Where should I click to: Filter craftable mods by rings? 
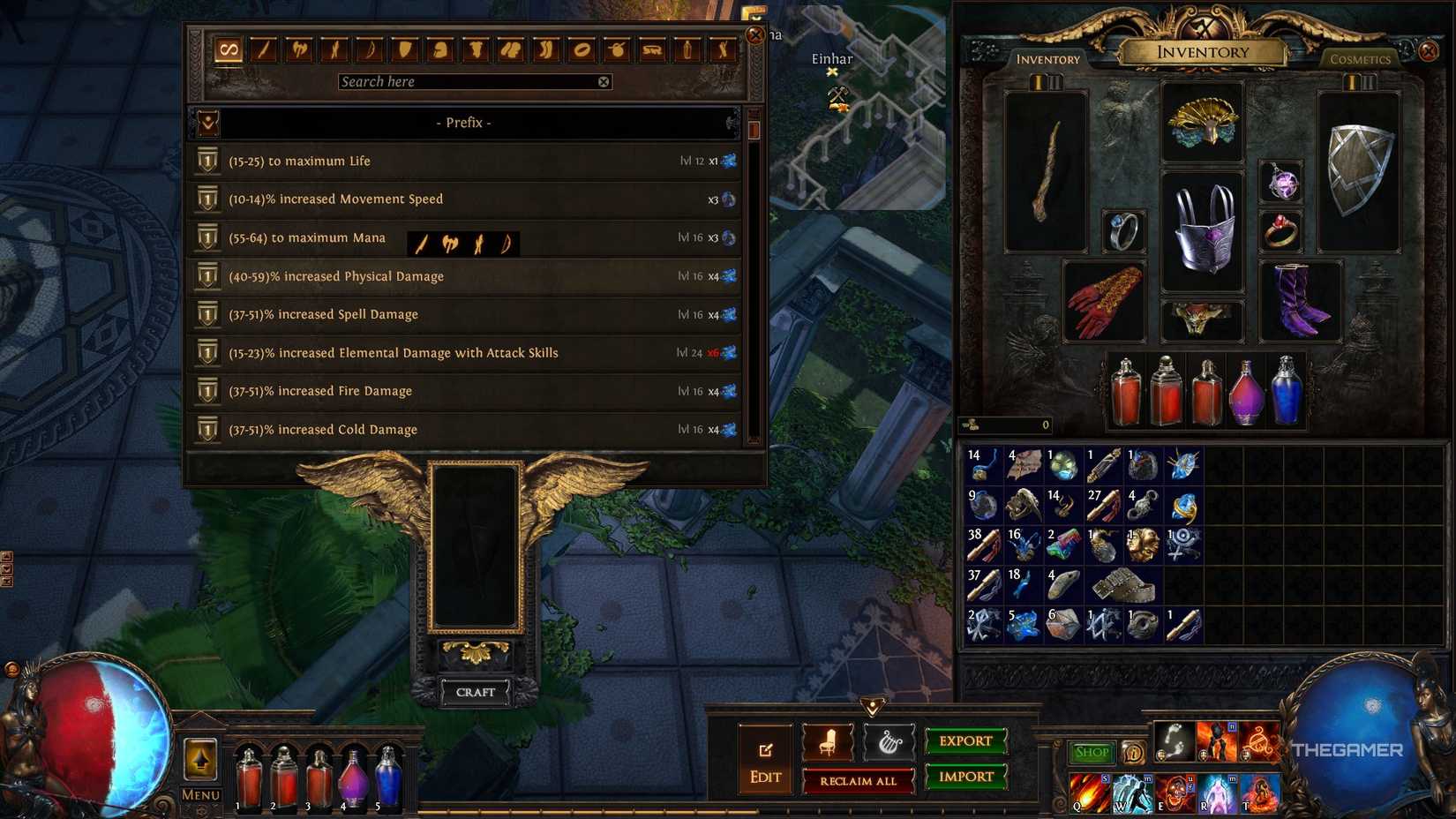coord(582,50)
